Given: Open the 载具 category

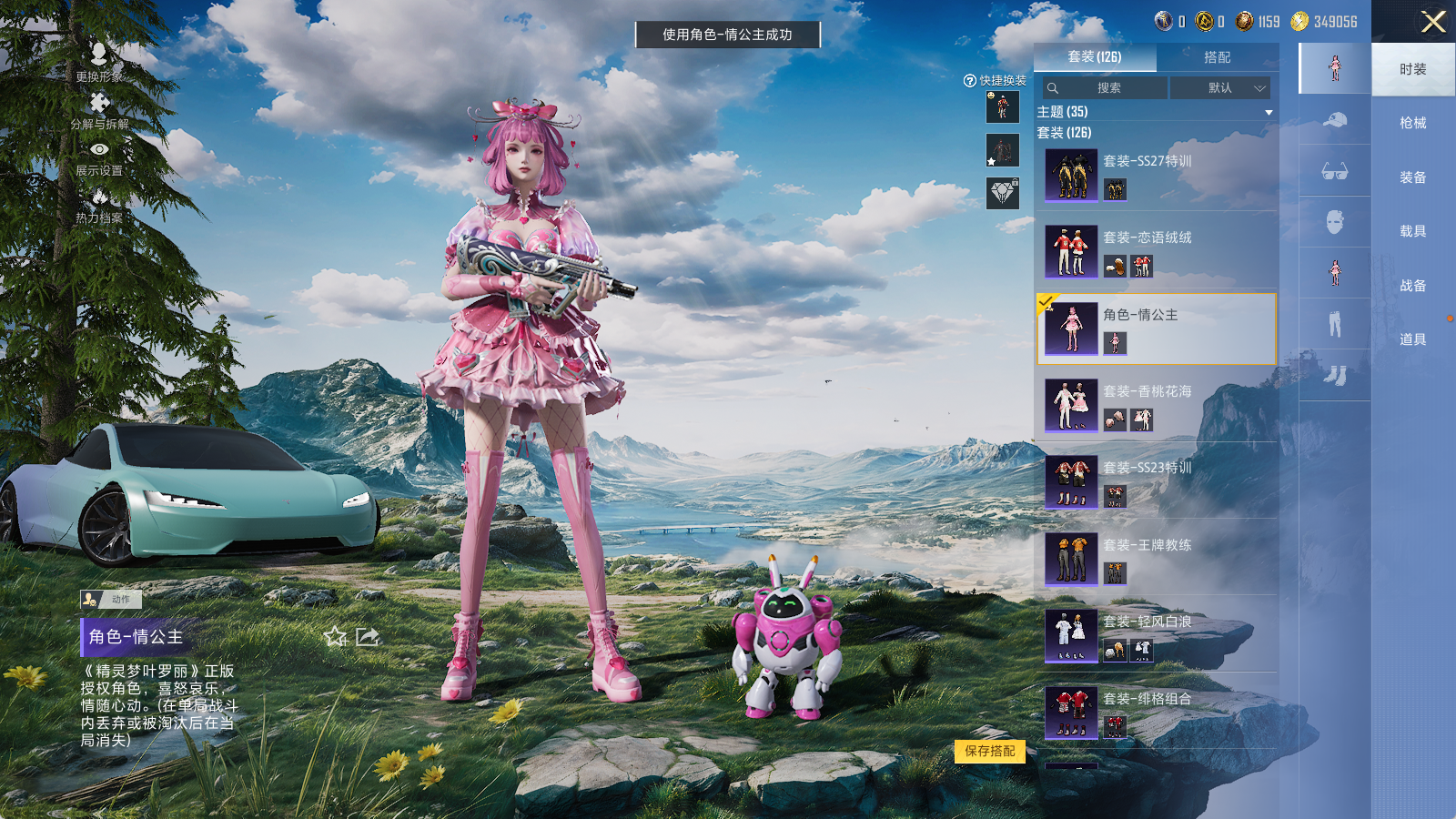Looking at the screenshot, I should pos(1412,231).
